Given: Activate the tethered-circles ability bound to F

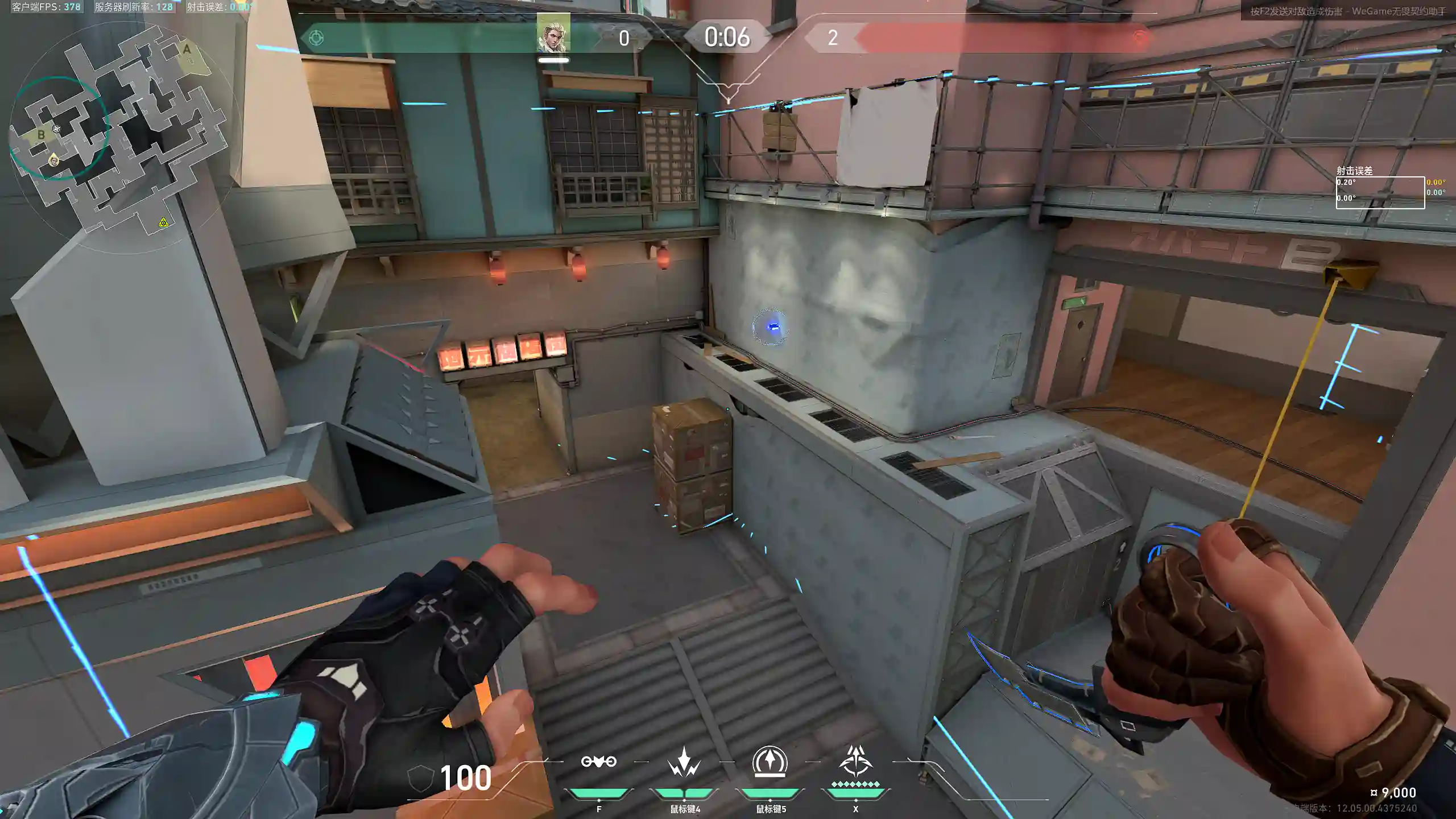Looking at the screenshot, I should [x=598, y=762].
